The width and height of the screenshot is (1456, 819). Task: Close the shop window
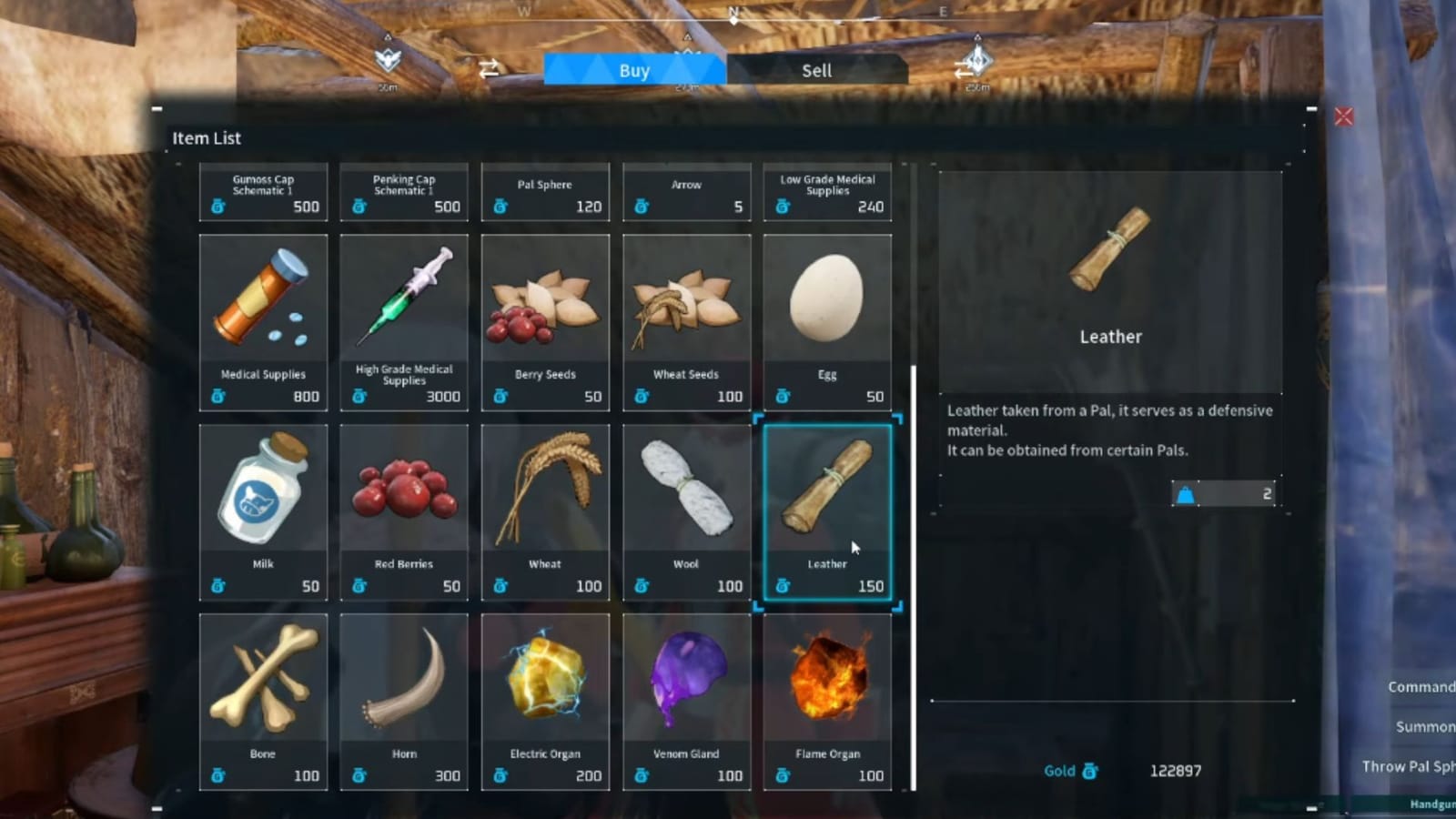tap(1344, 116)
